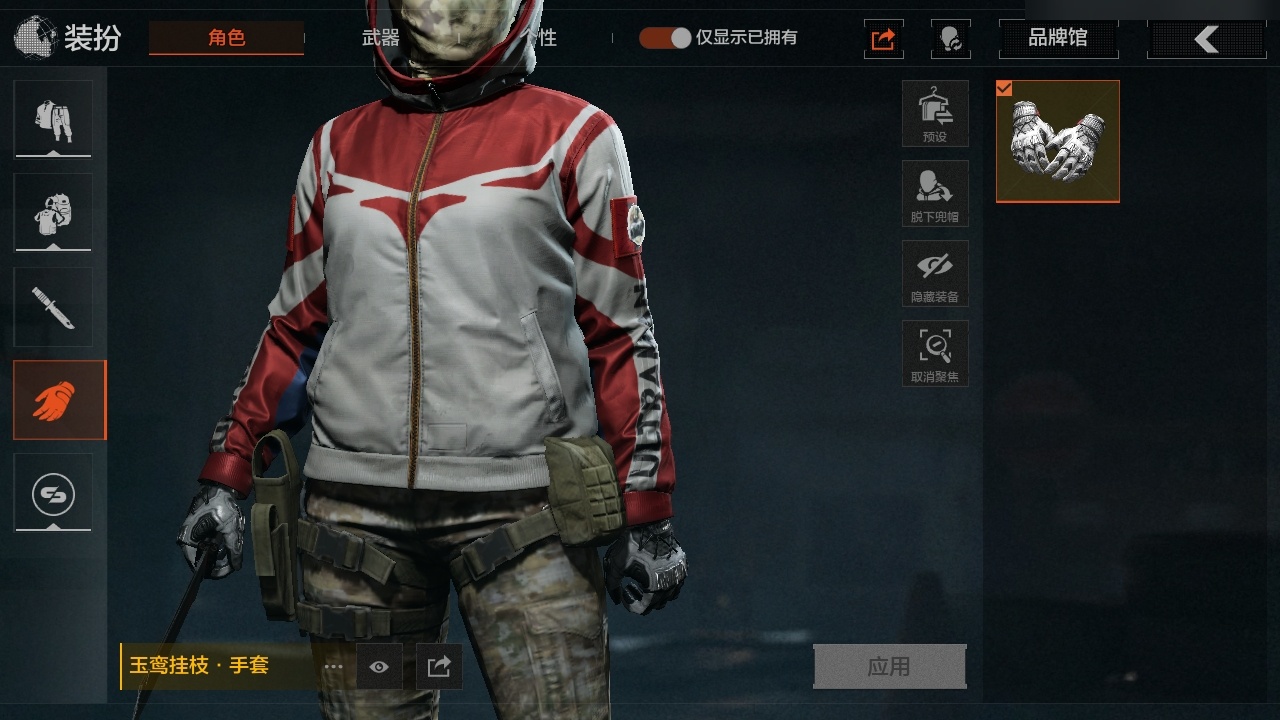Apply the item with 应用 button
The image size is (1280, 720).
click(889, 667)
